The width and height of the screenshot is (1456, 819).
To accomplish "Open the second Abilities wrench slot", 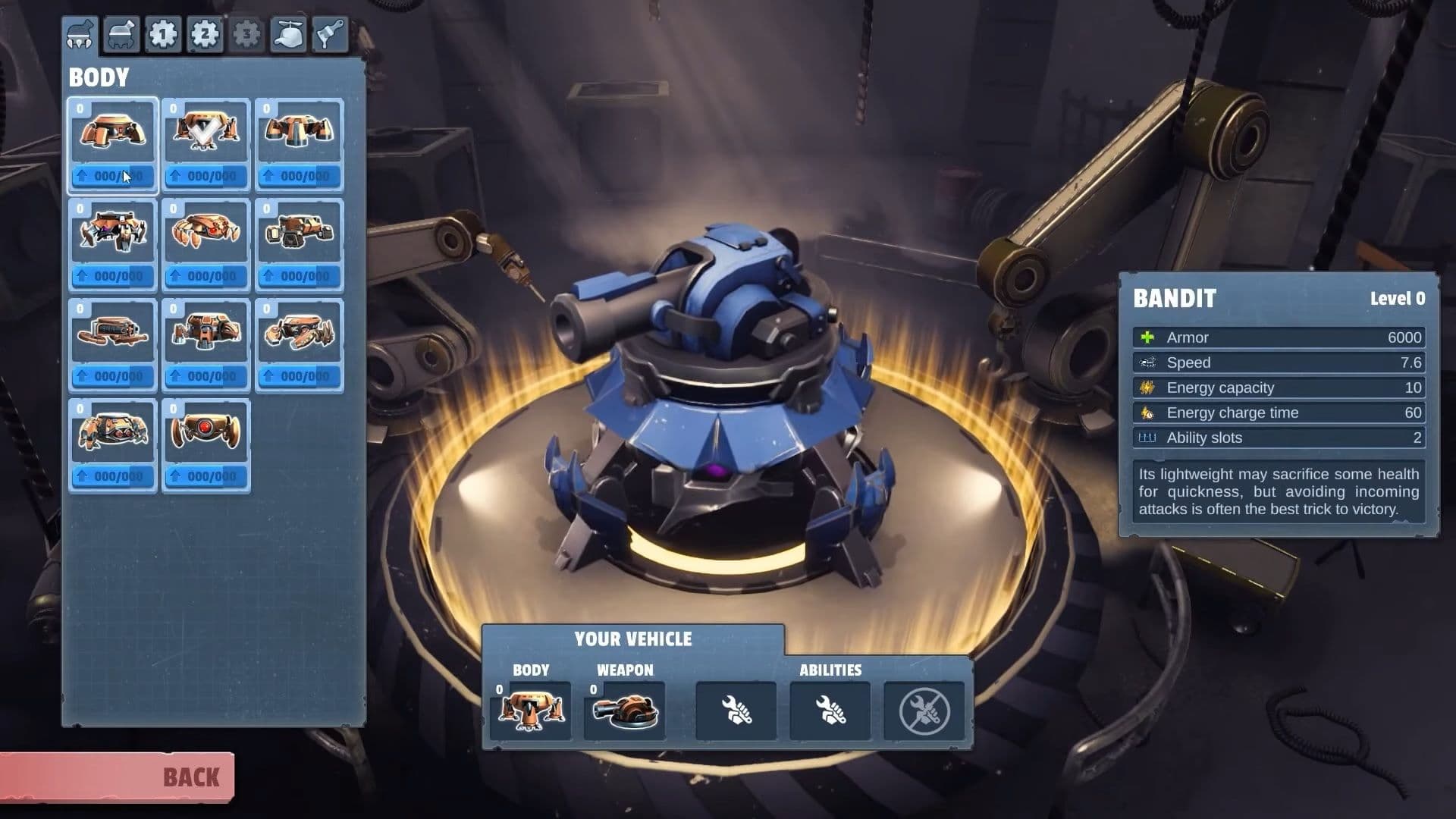I will pyautogui.click(x=831, y=711).
